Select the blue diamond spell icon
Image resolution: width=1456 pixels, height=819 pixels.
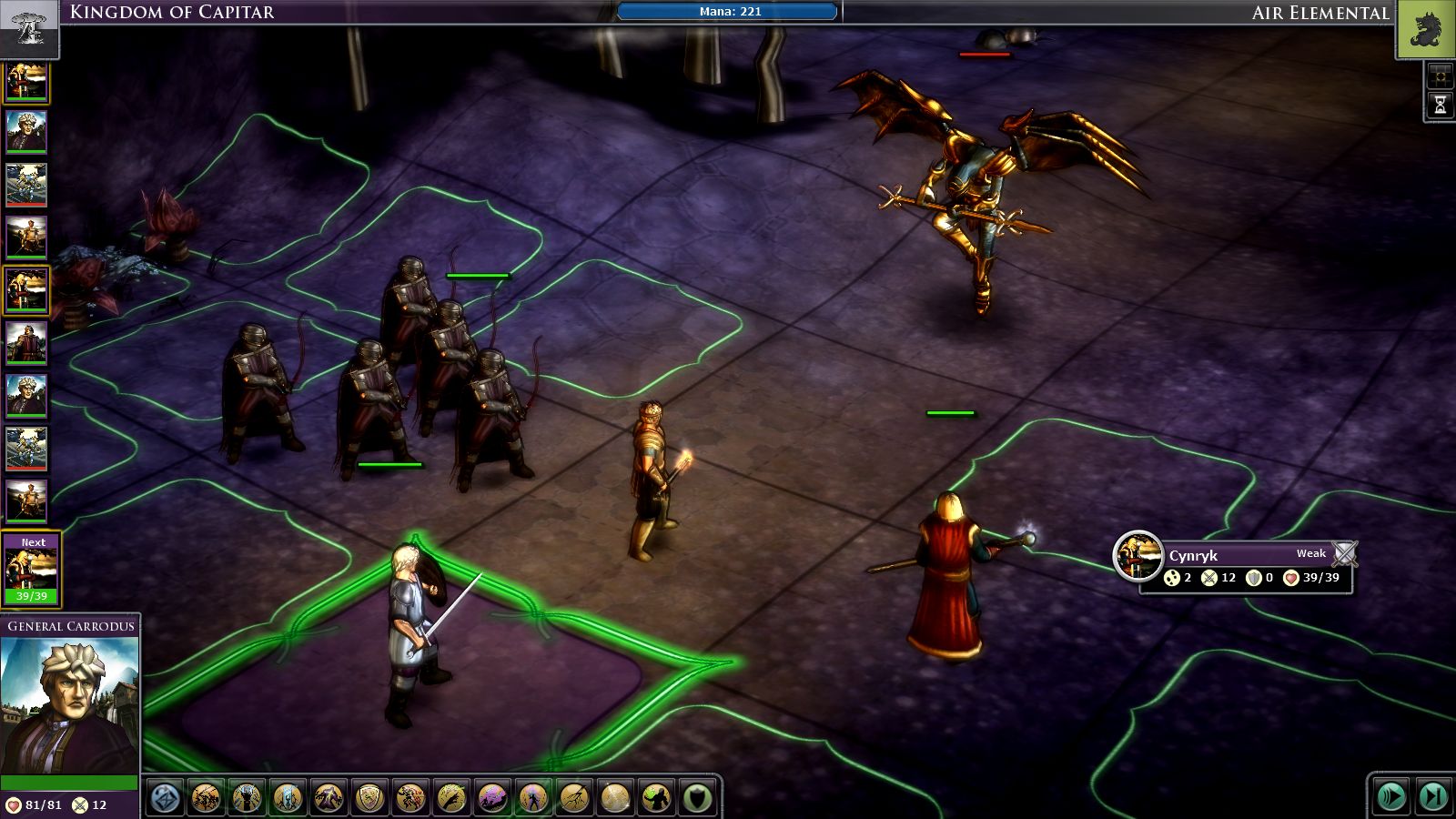(166, 798)
